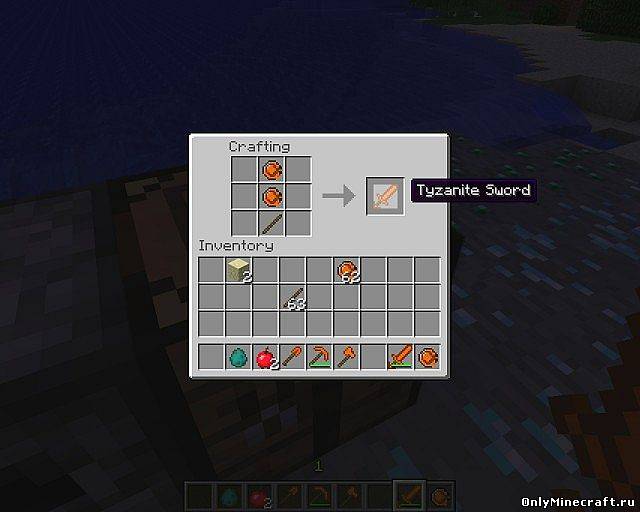Select the tyzanite shovel slot
This screenshot has width=640, height=512.
point(293,356)
